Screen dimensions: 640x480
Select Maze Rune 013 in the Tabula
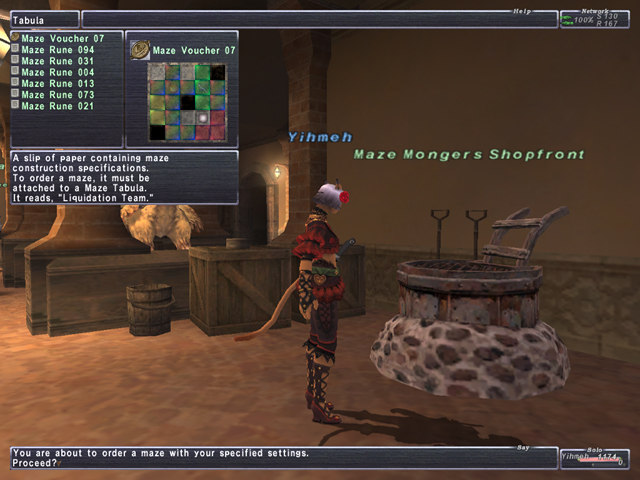pyautogui.click(x=58, y=84)
